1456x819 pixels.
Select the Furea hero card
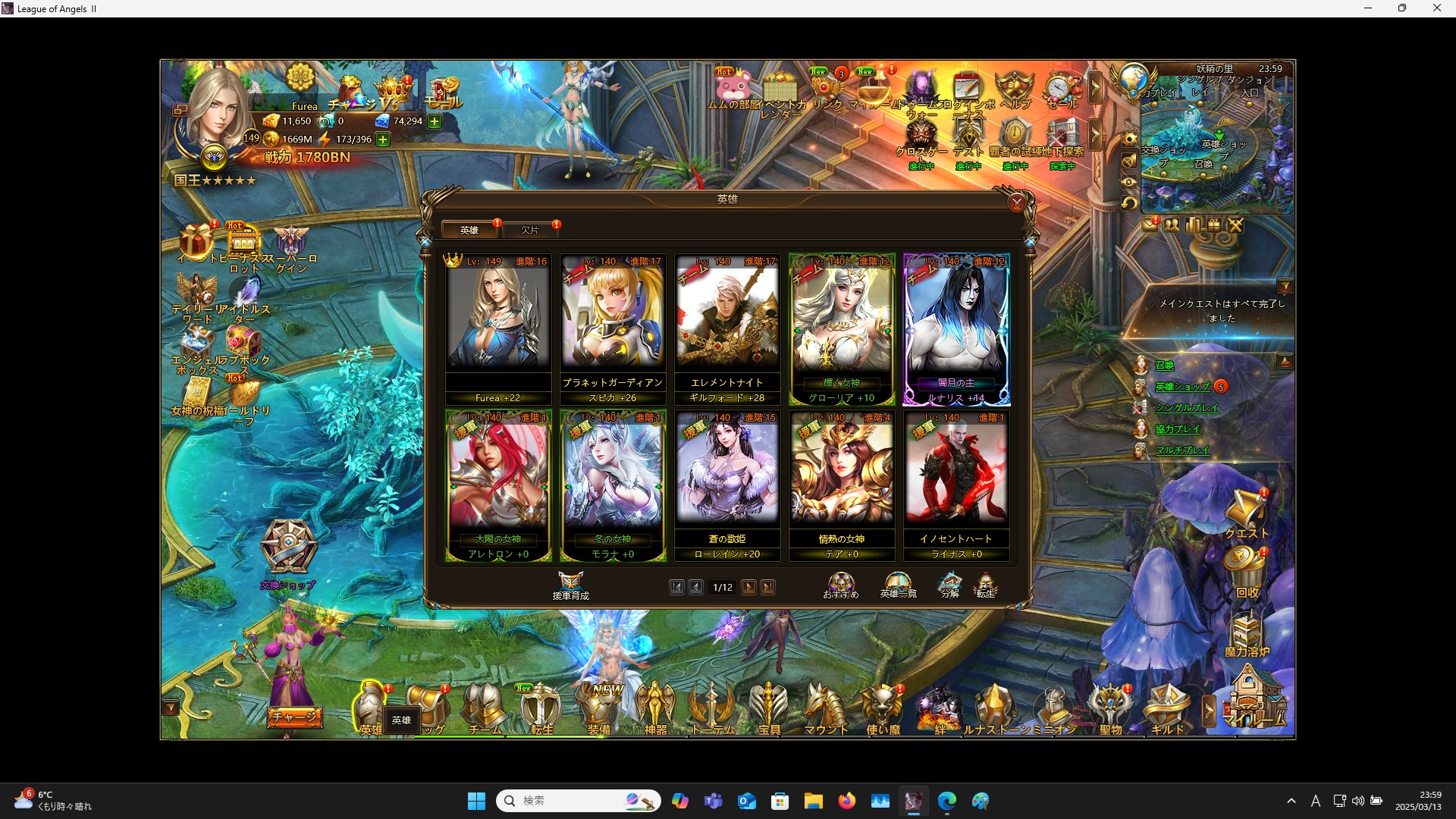[497, 326]
